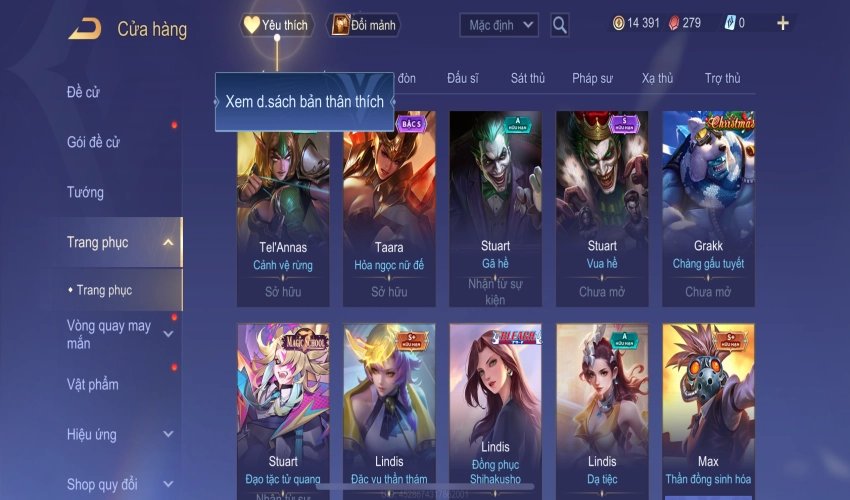Open the Mặc định sort dropdown
Screen dimensions: 850x500
tap(499, 25)
